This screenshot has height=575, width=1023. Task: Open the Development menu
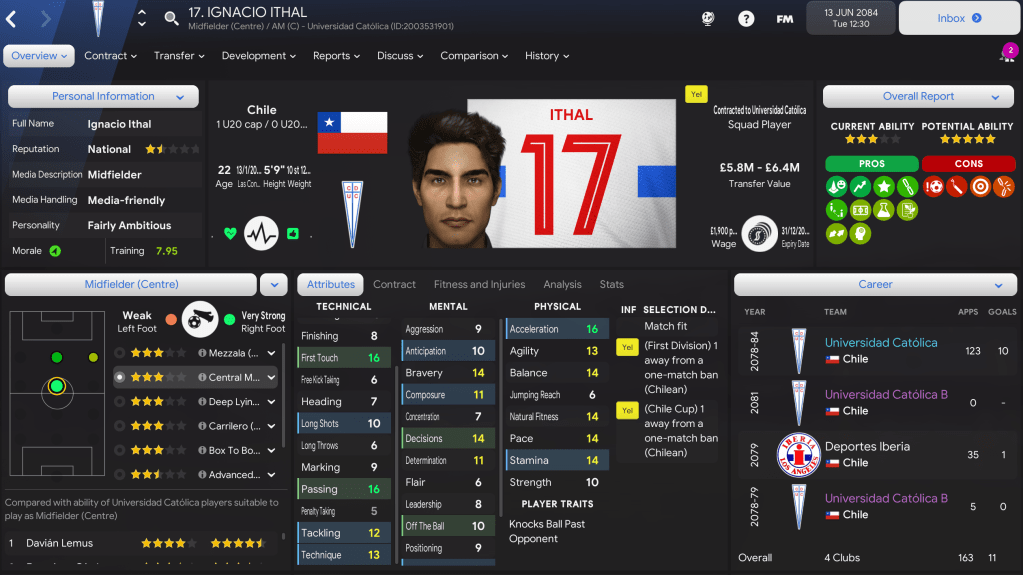(259, 56)
